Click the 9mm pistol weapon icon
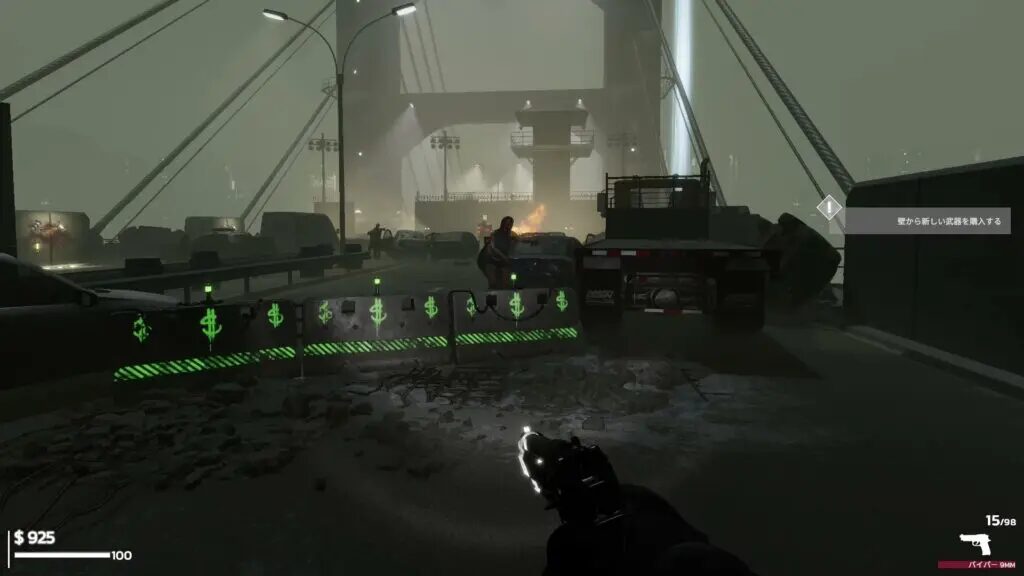This screenshot has width=1024, height=576. [x=975, y=545]
